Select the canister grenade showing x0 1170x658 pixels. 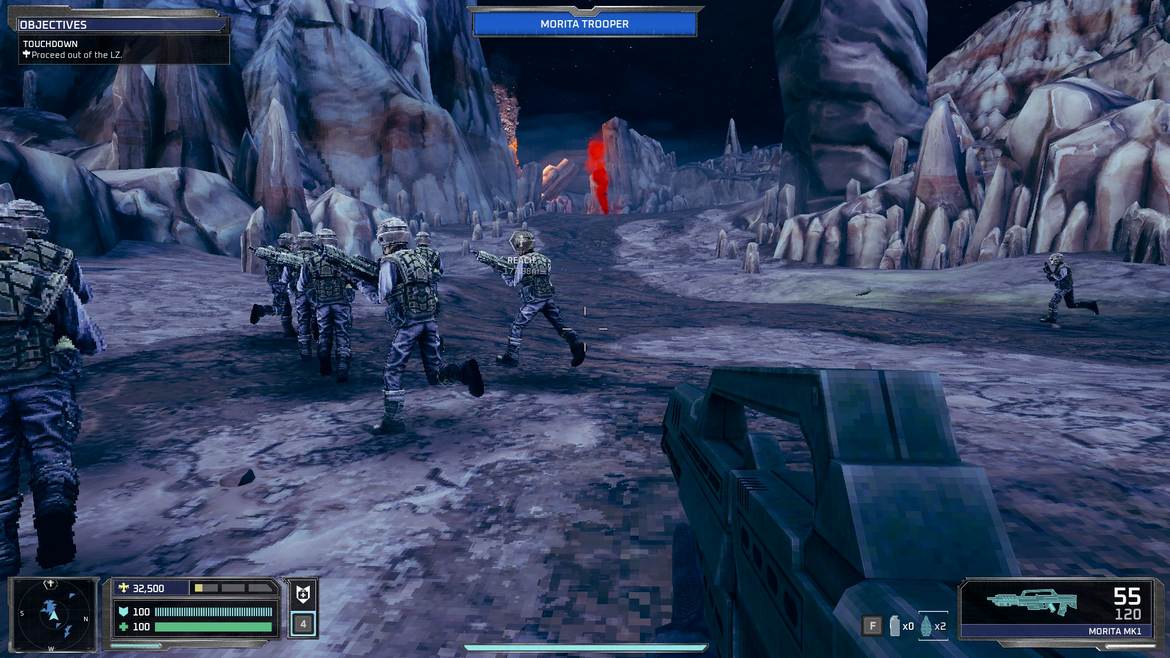pyautogui.click(x=895, y=626)
